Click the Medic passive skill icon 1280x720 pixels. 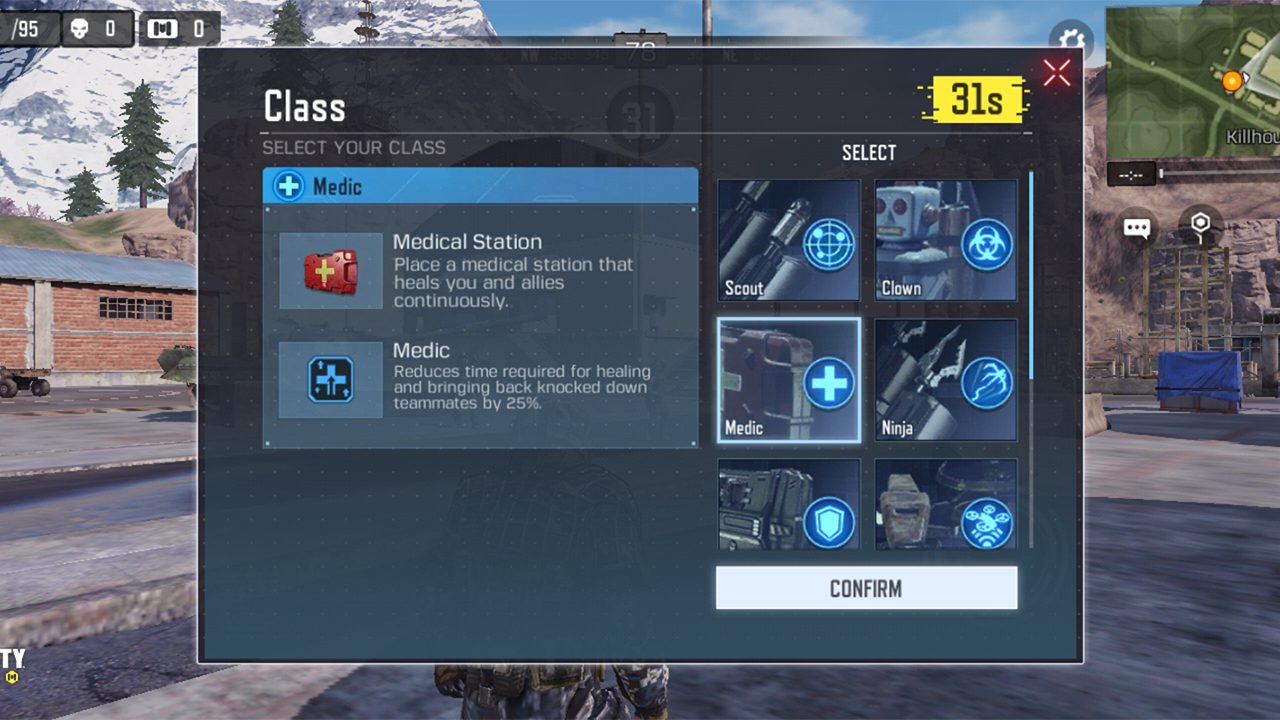(330, 380)
